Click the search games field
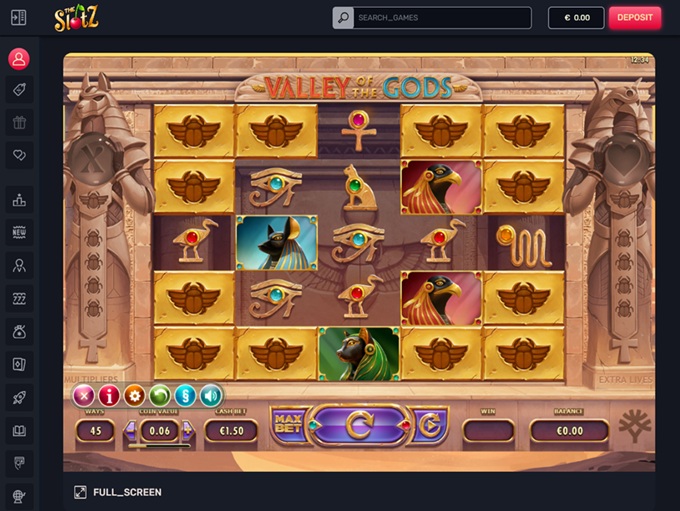This screenshot has width=680, height=511. (x=441, y=17)
